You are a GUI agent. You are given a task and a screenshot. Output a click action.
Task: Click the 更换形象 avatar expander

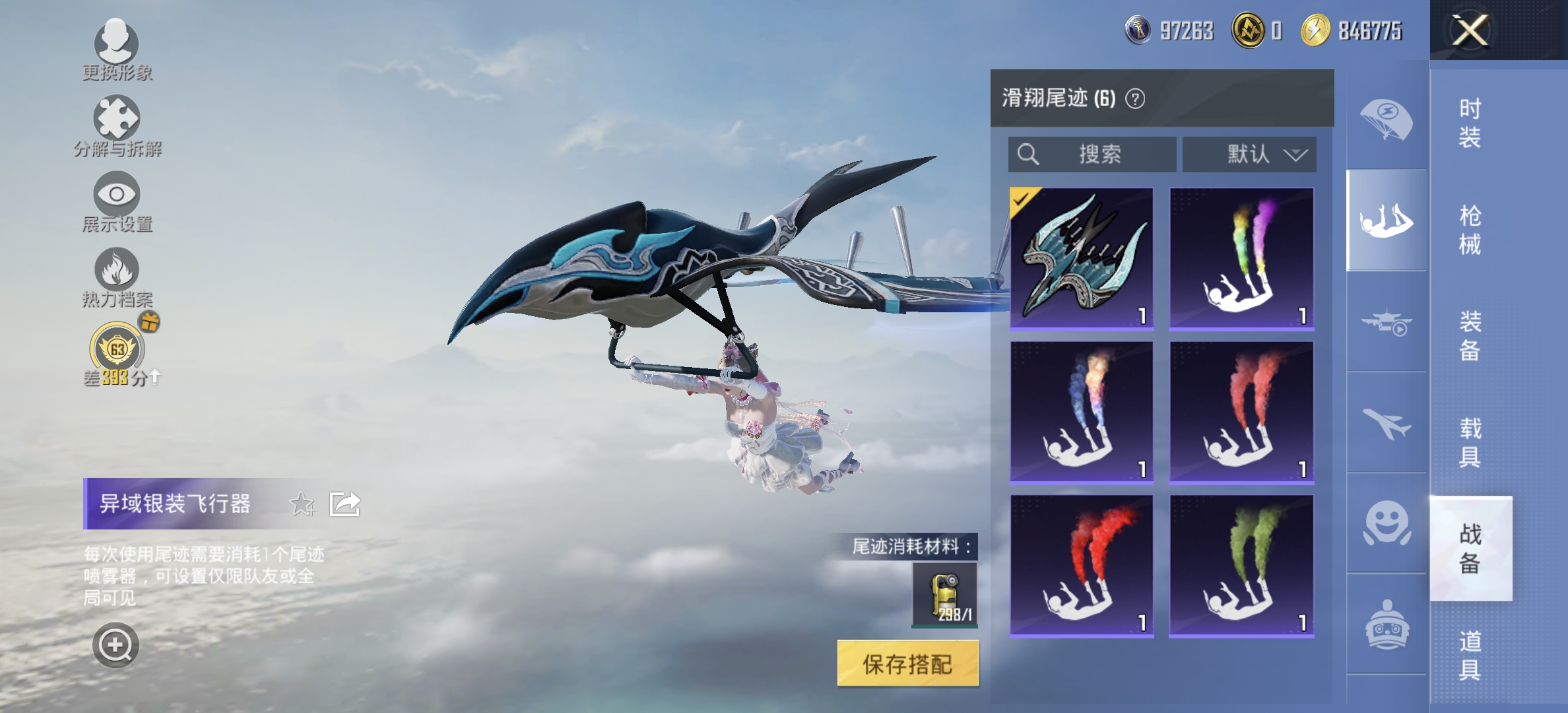click(x=116, y=42)
